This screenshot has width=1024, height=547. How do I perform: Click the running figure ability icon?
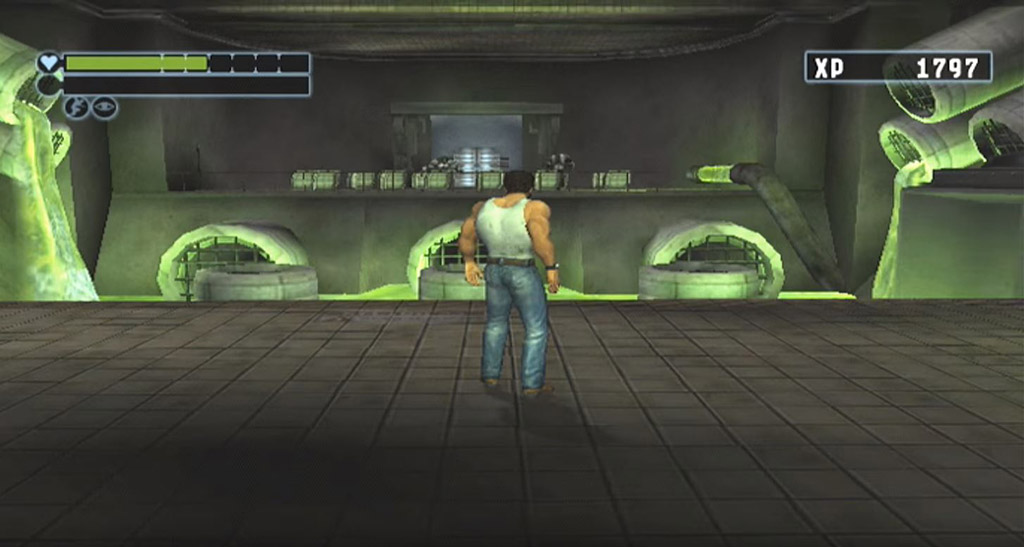[77, 108]
